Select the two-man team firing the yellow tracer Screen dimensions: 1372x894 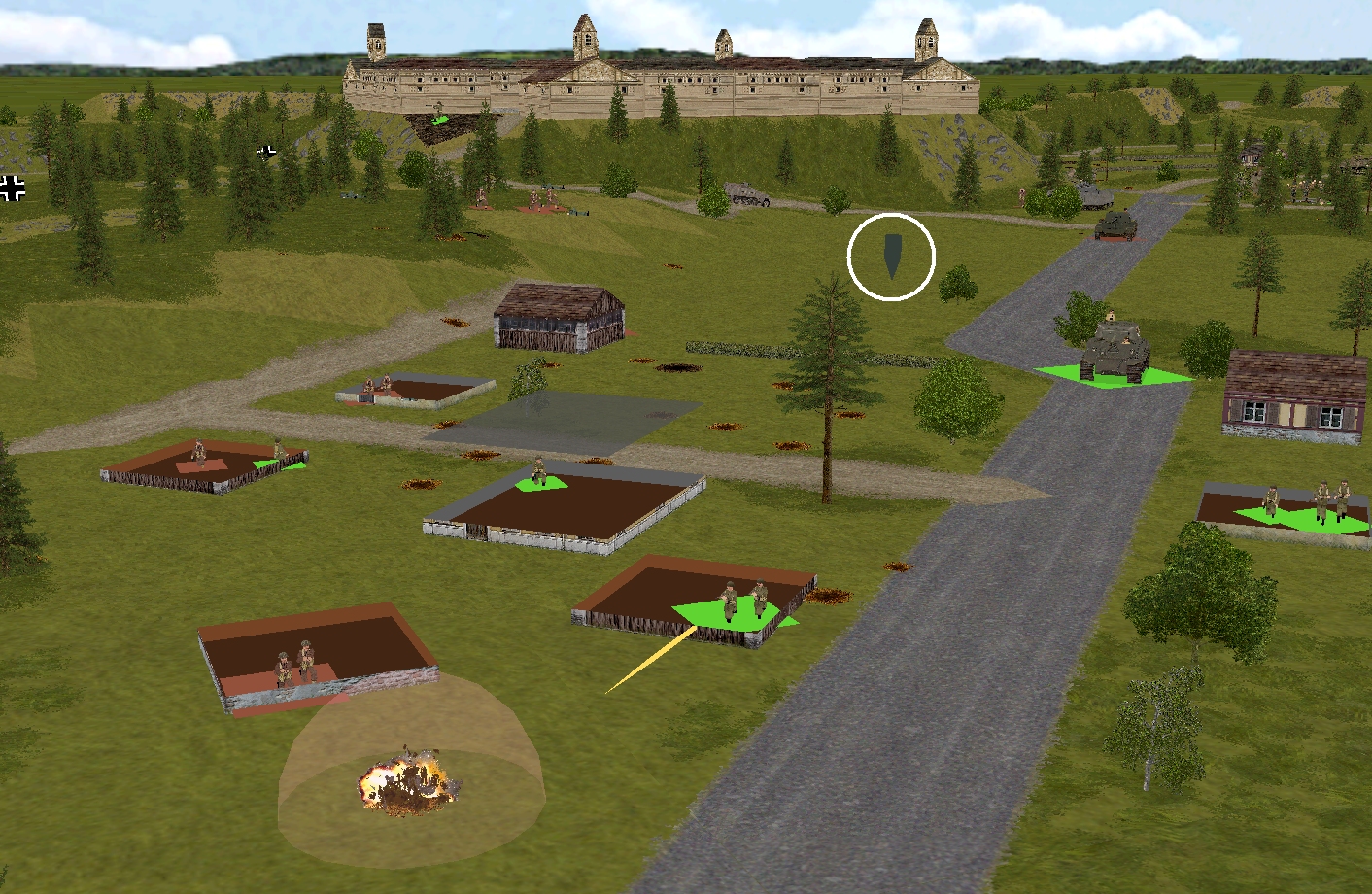click(x=742, y=602)
